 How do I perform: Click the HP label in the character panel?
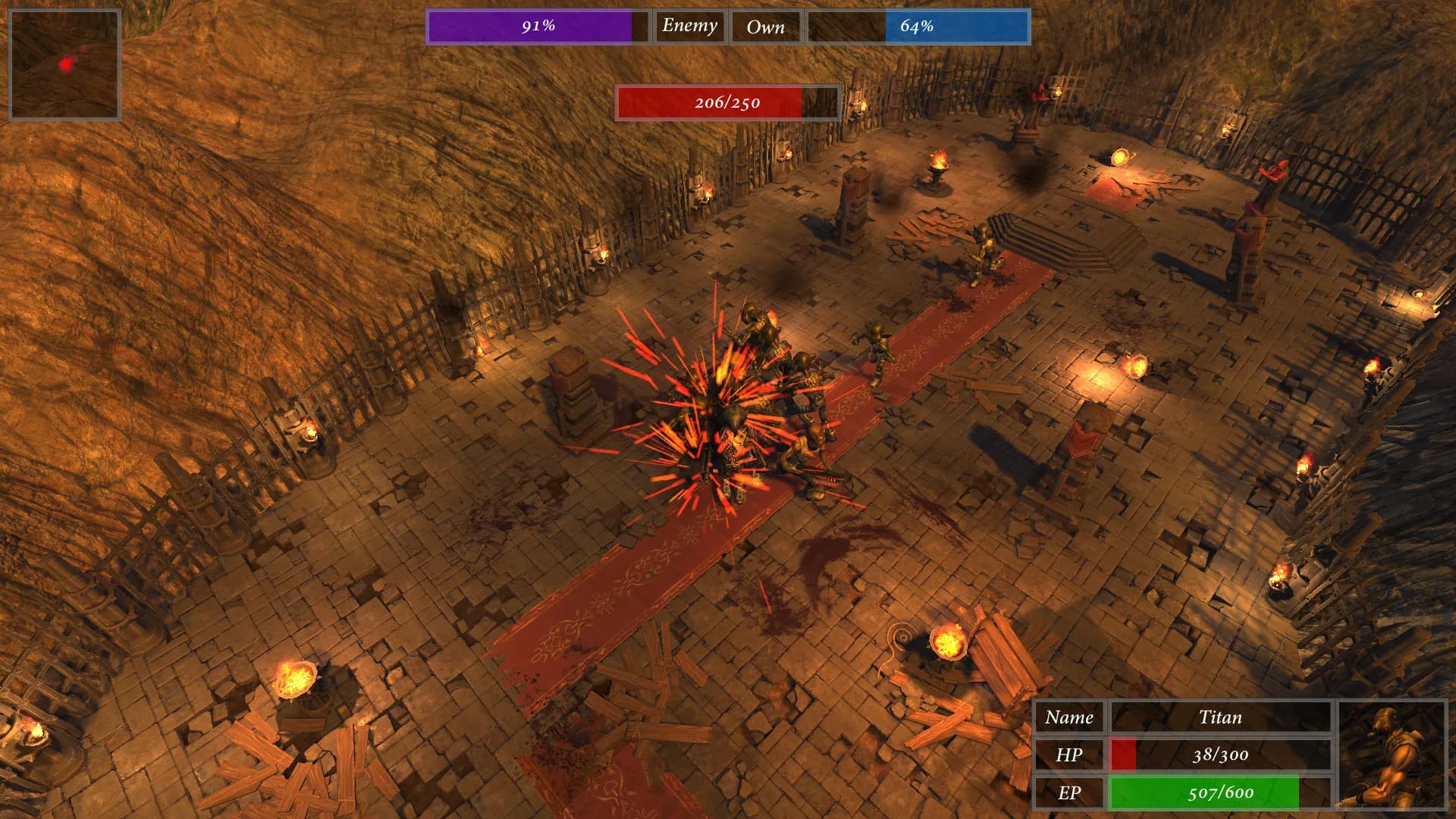point(1071,755)
